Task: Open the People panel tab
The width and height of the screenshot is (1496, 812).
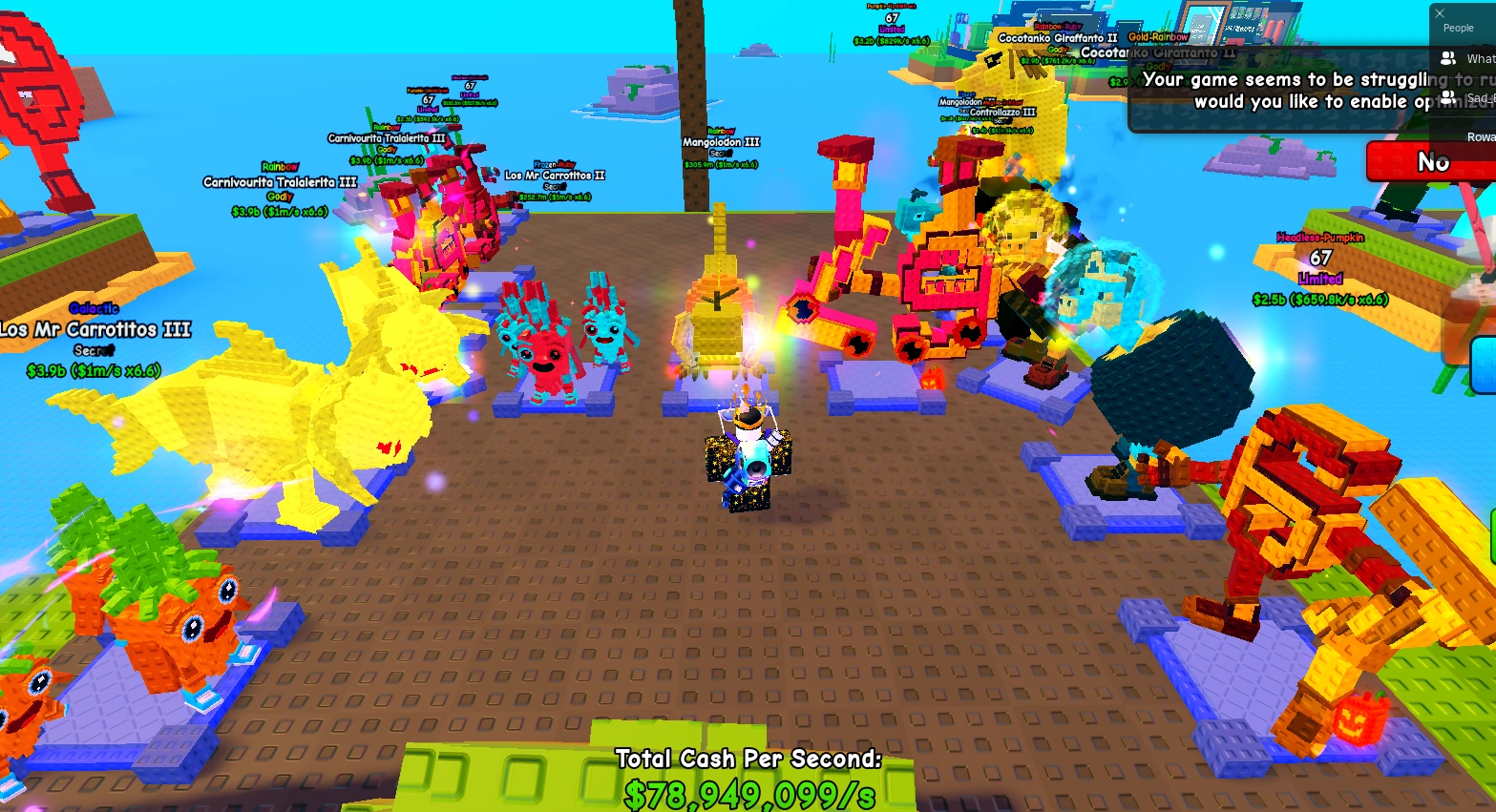Action: coord(1458,28)
